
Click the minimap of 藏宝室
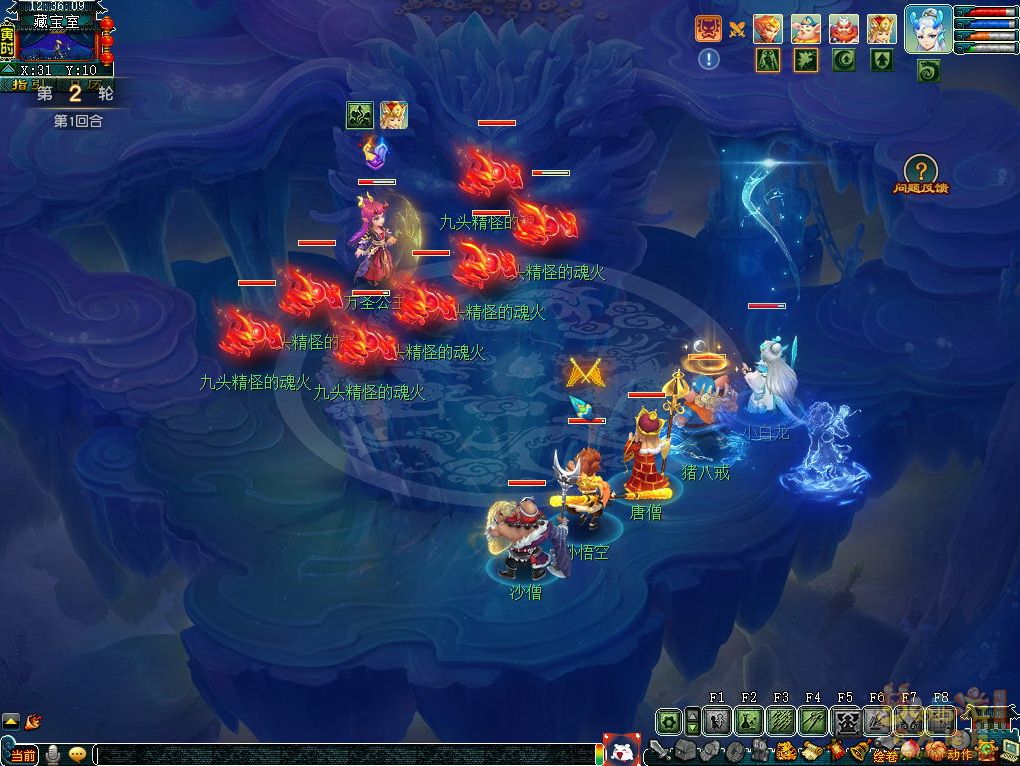pyautogui.click(x=56, y=45)
